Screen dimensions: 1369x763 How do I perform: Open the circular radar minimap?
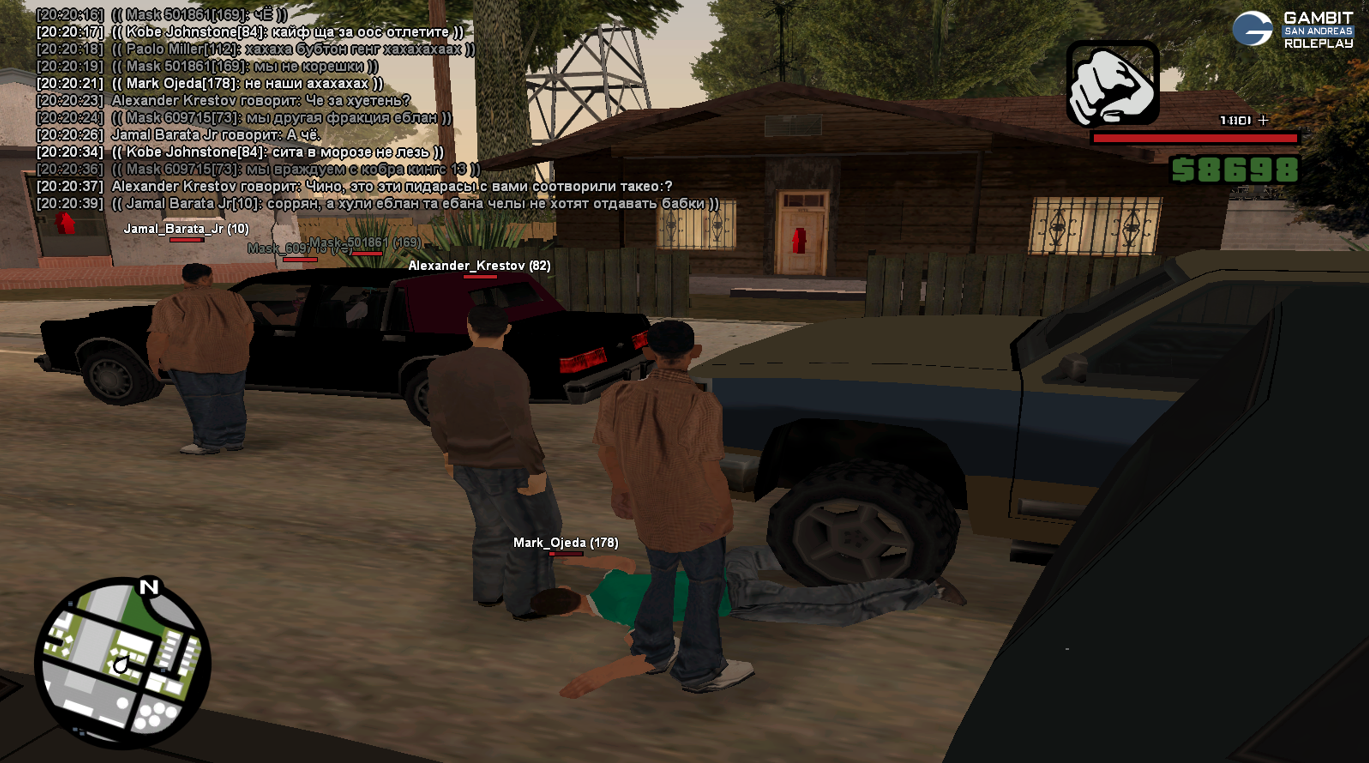[122, 662]
